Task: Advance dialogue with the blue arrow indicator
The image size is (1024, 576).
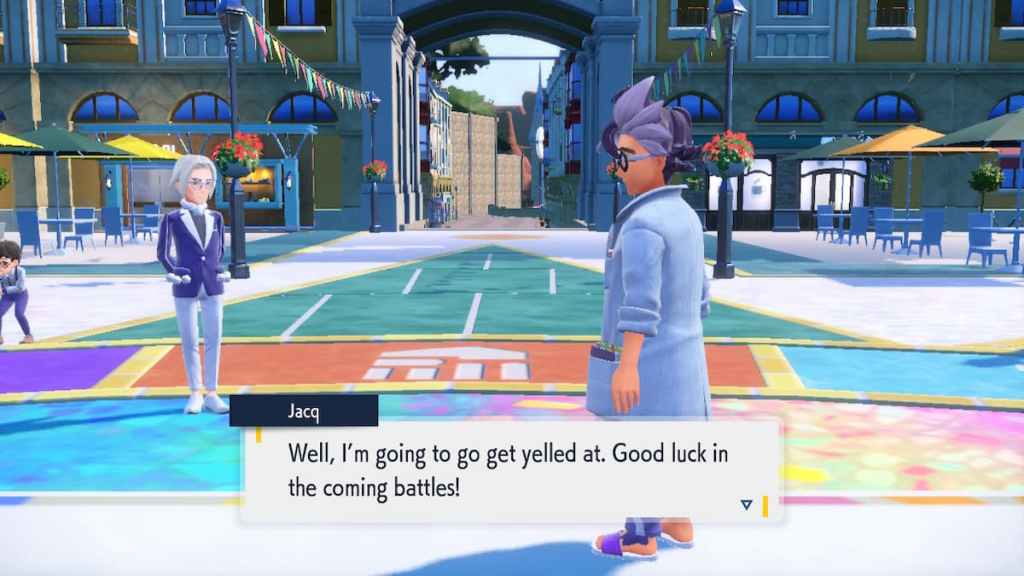Action: [746, 505]
